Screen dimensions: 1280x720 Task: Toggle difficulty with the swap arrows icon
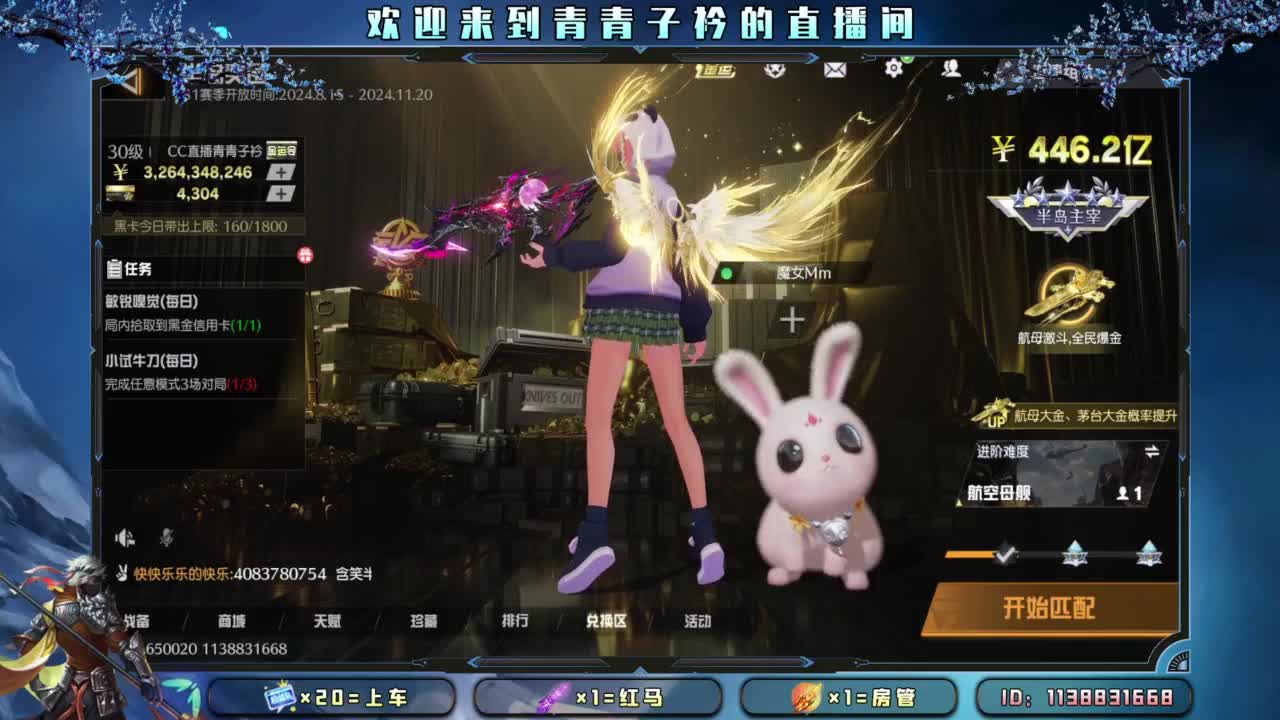(x=1152, y=451)
